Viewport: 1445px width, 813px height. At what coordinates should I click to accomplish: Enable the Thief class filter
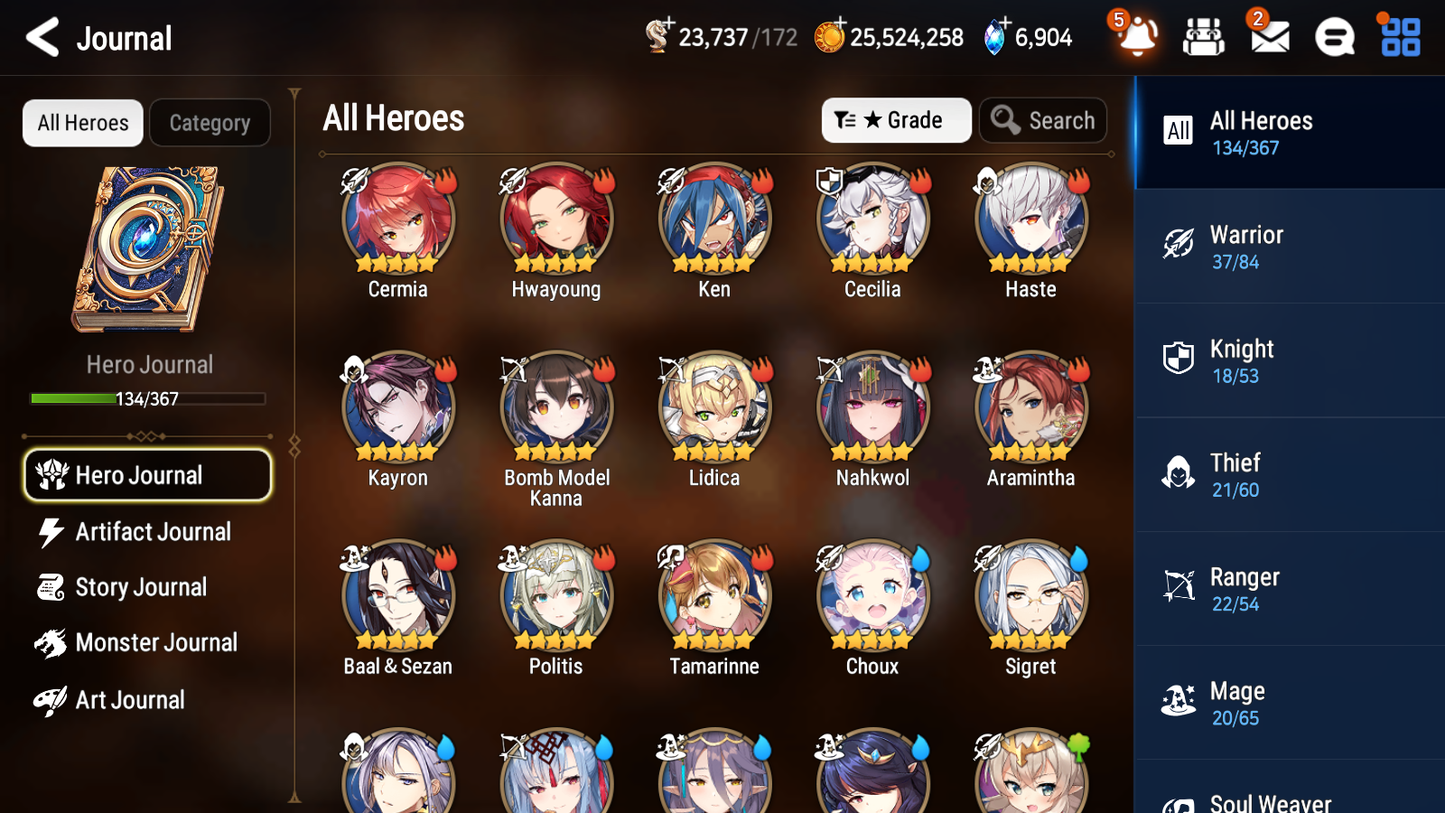pos(1289,474)
